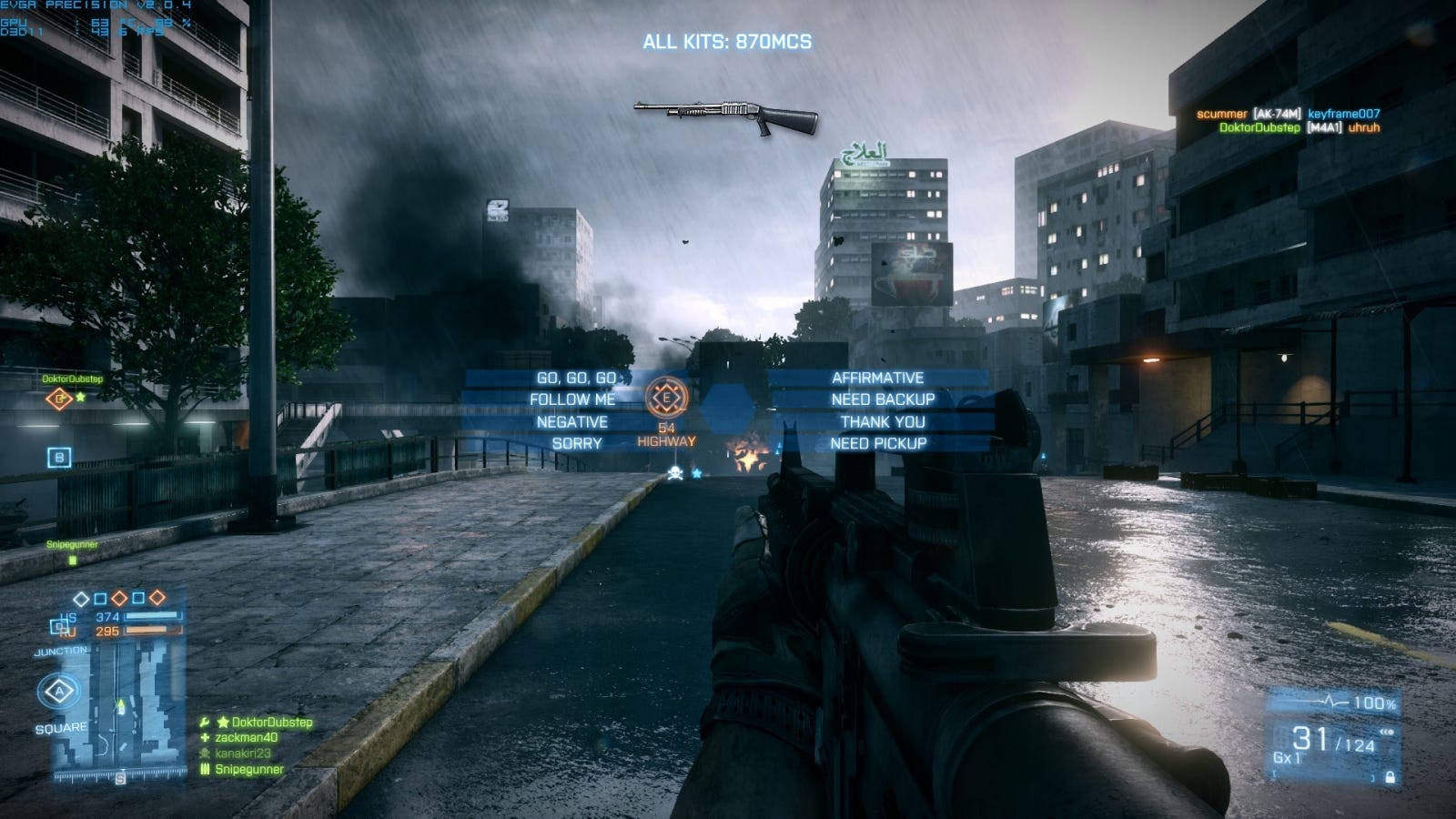The width and height of the screenshot is (1456, 819).
Task: Select squad leader DoktorDubstep in squad list
Action: [x=271, y=723]
